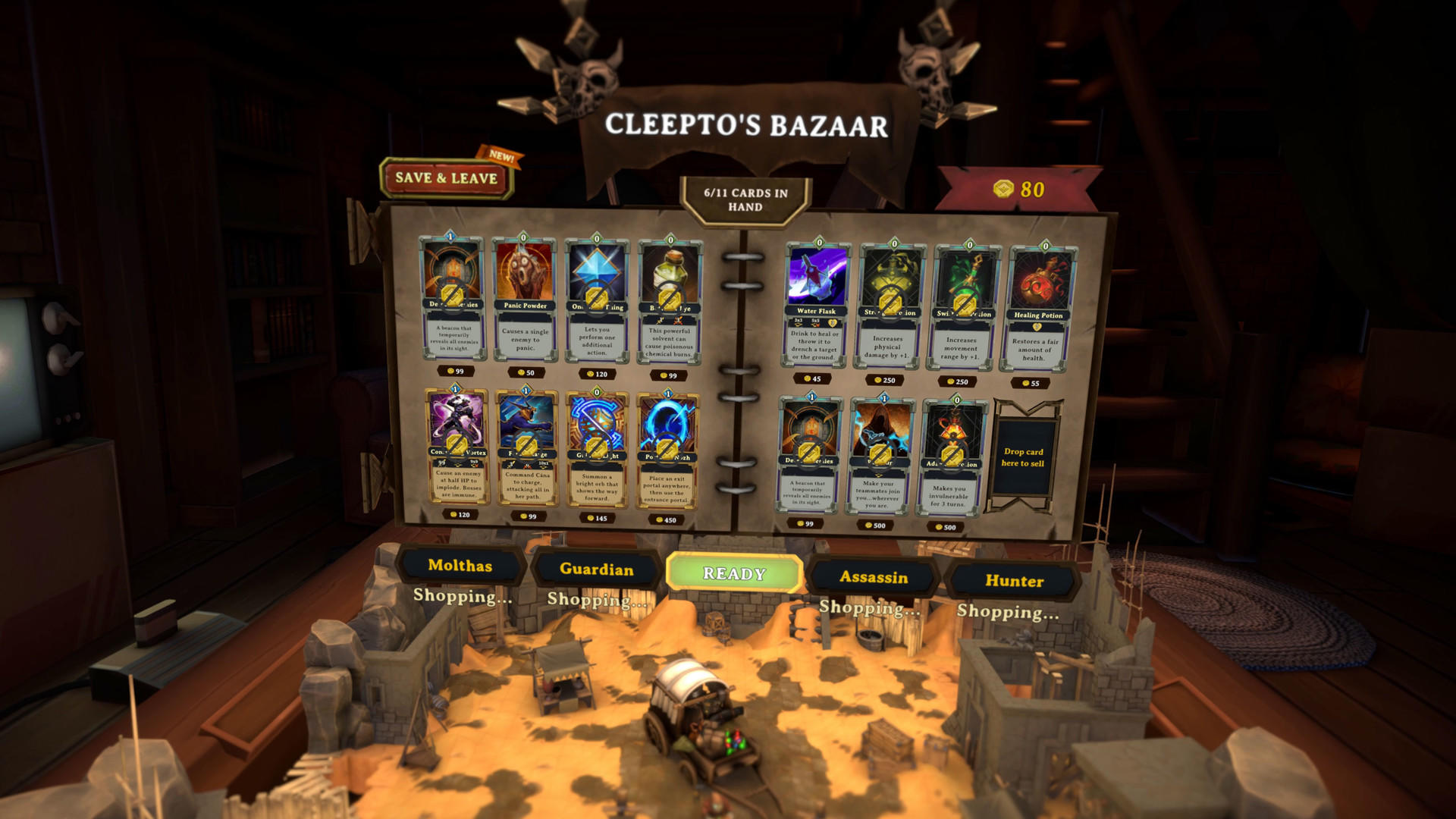The height and width of the screenshot is (819, 1456).
Task: Click the crossed-out coin icon on Strength Potion
Action: (890, 301)
